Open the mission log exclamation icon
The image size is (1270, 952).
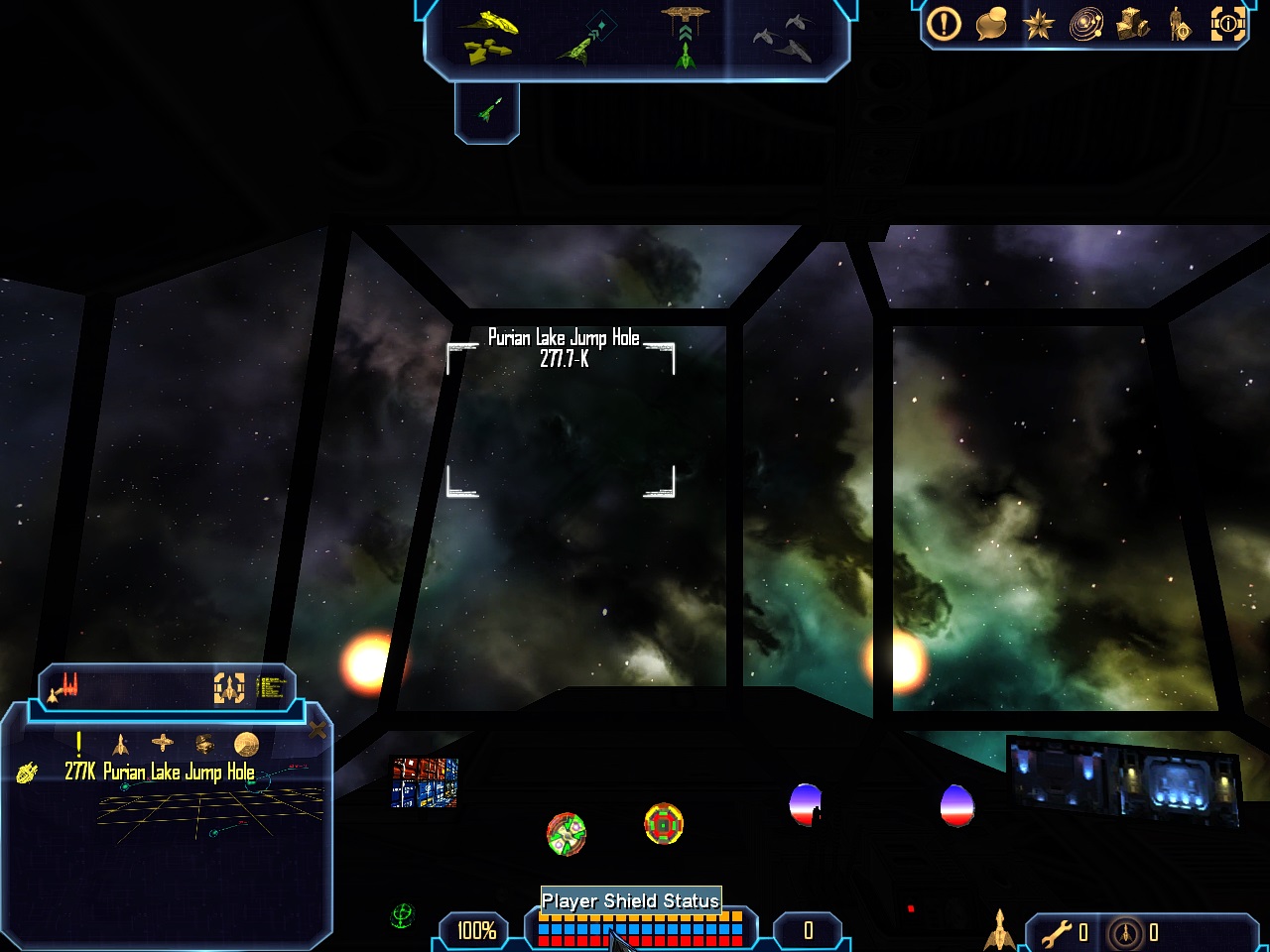[944, 24]
